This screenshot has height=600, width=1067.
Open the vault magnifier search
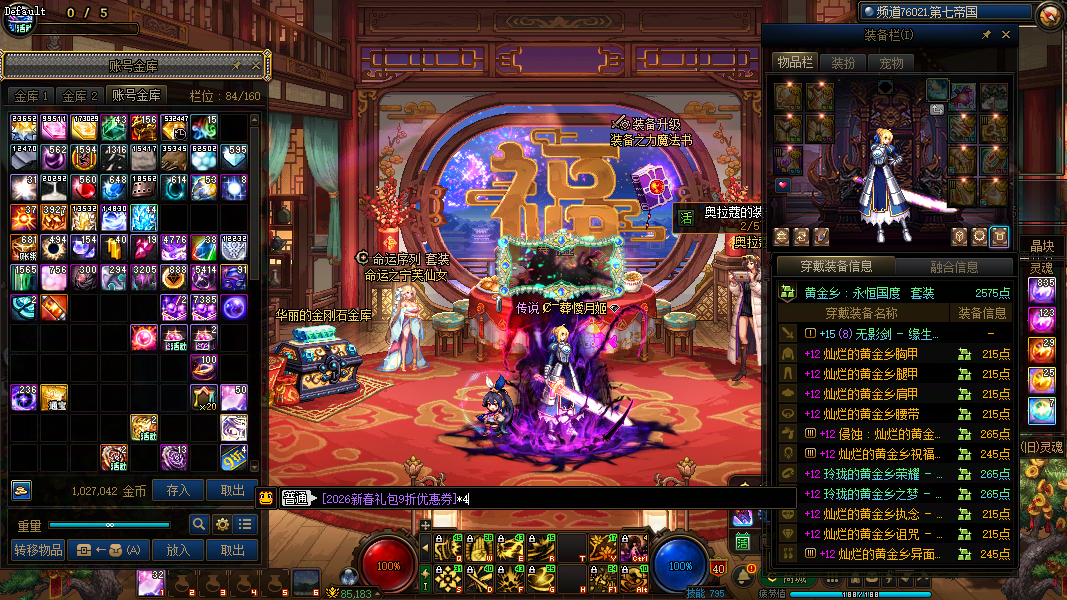click(199, 524)
